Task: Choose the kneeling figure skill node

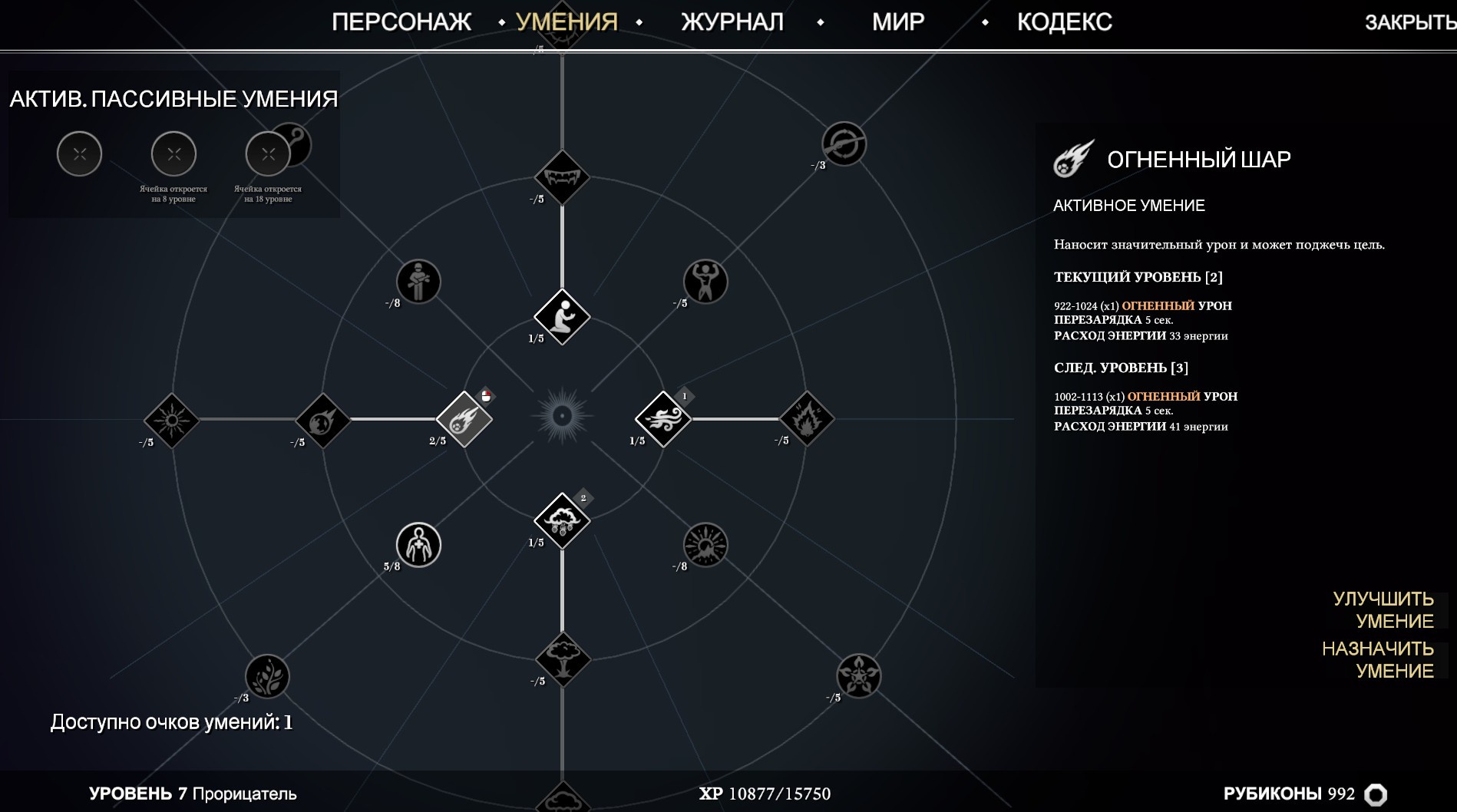Action: [562, 316]
